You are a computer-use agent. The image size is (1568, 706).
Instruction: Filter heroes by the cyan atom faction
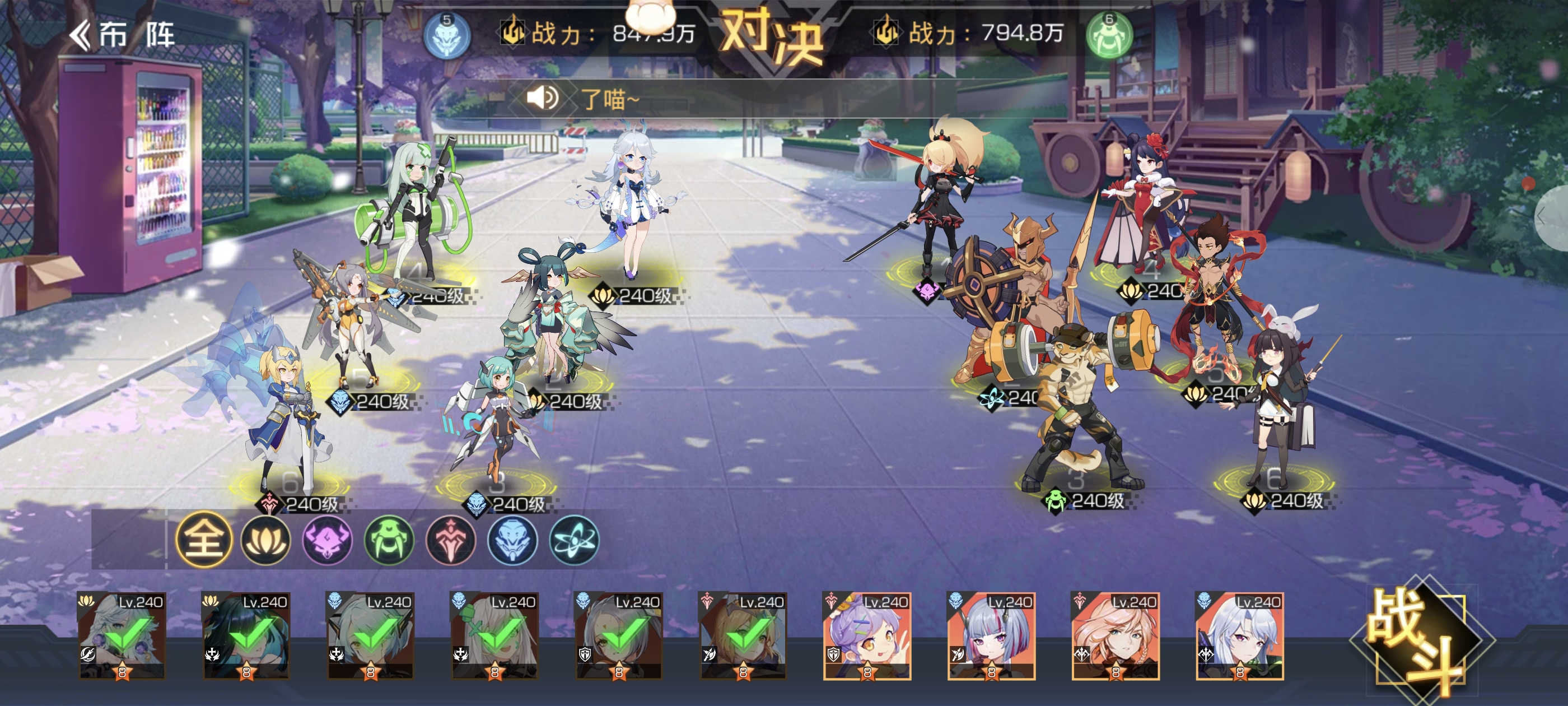(574, 539)
